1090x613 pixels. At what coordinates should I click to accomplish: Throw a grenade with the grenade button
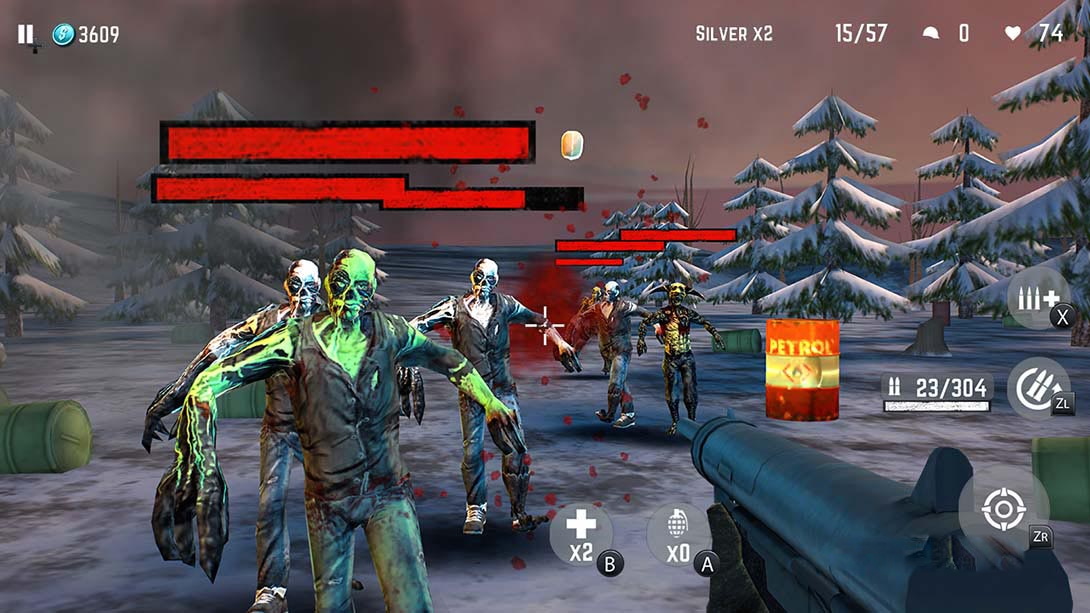point(679,535)
